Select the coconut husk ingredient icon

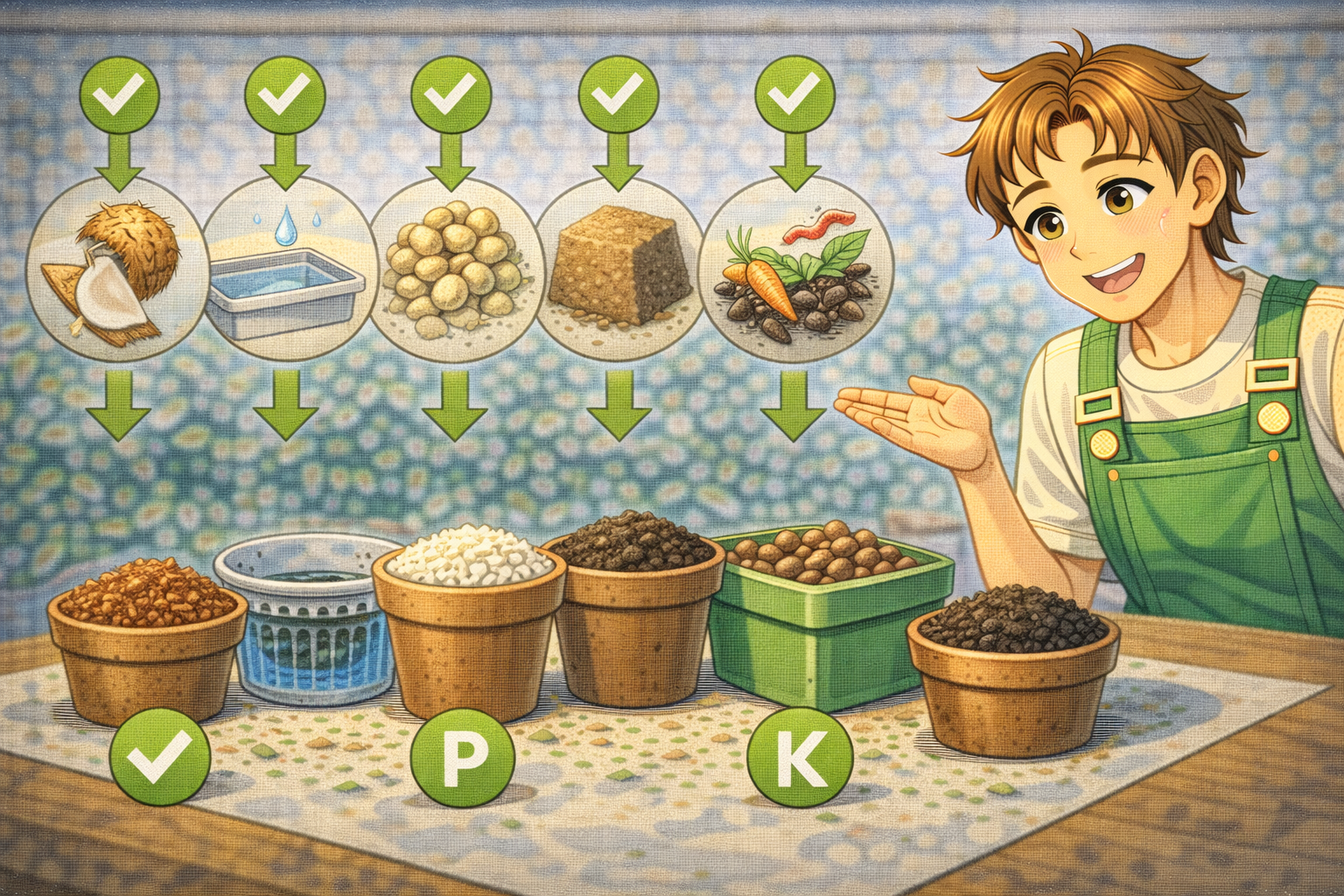tap(116, 269)
